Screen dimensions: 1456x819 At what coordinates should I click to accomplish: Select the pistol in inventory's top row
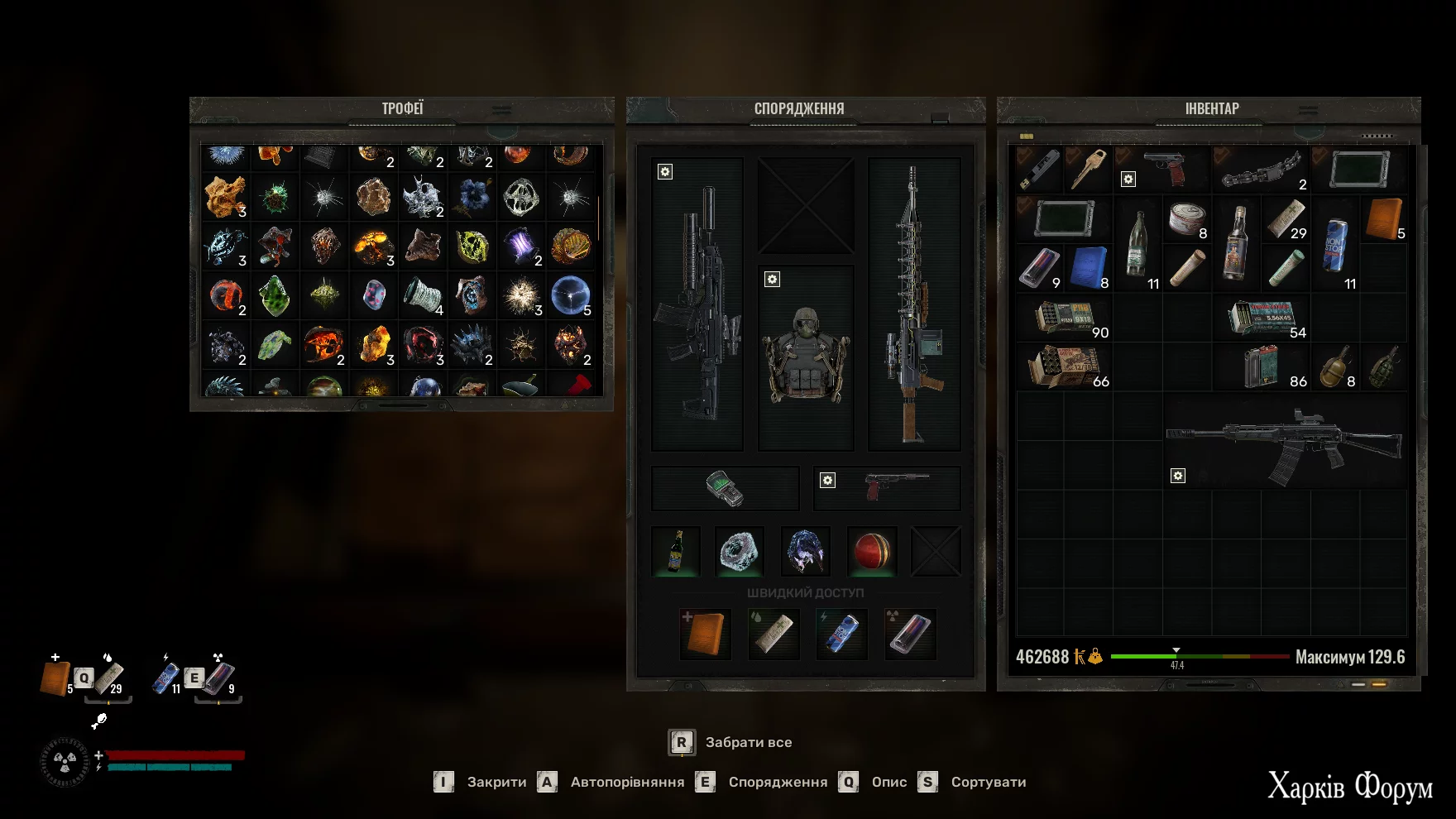coord(1163,170)
